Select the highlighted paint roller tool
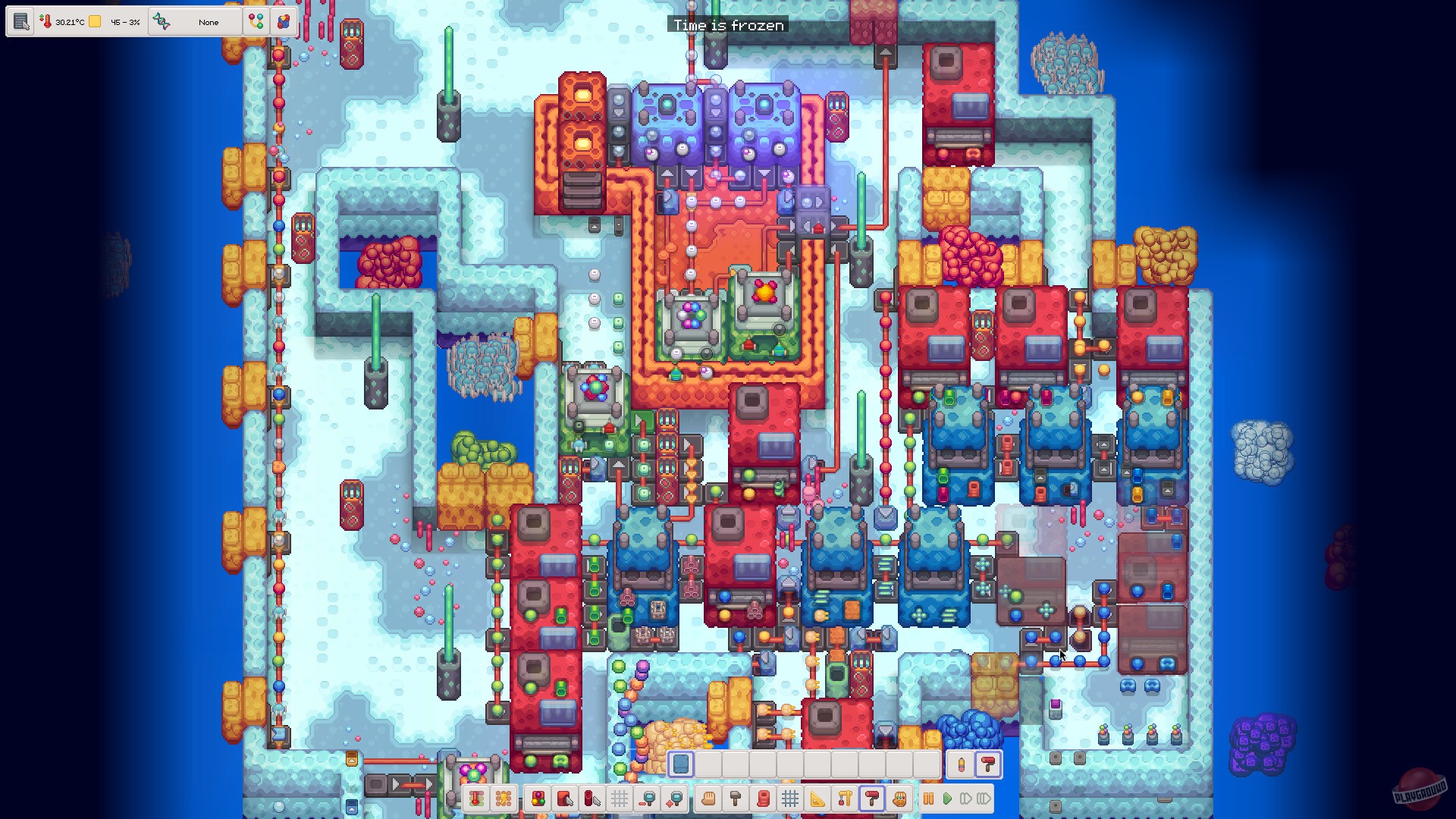This screenshot has height=819, width=1456. (871, 799)
